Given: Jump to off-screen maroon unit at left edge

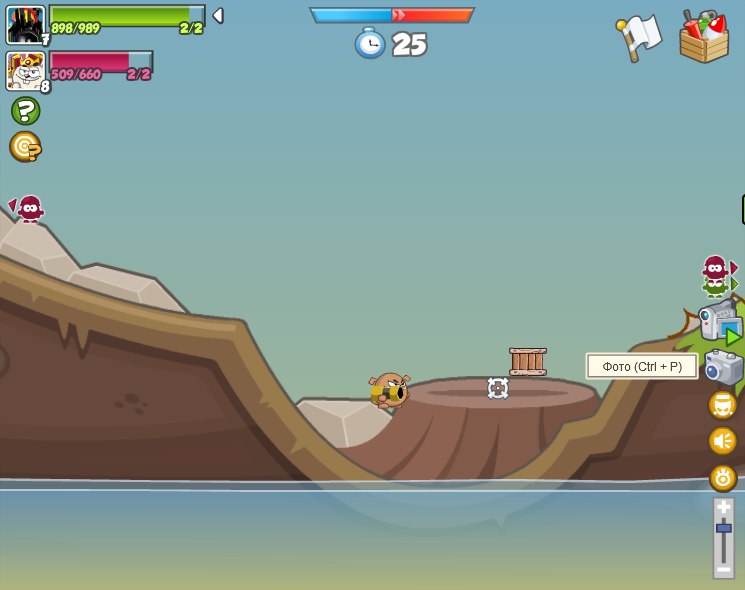Looking at the screenshot, I should click(29, 208).
